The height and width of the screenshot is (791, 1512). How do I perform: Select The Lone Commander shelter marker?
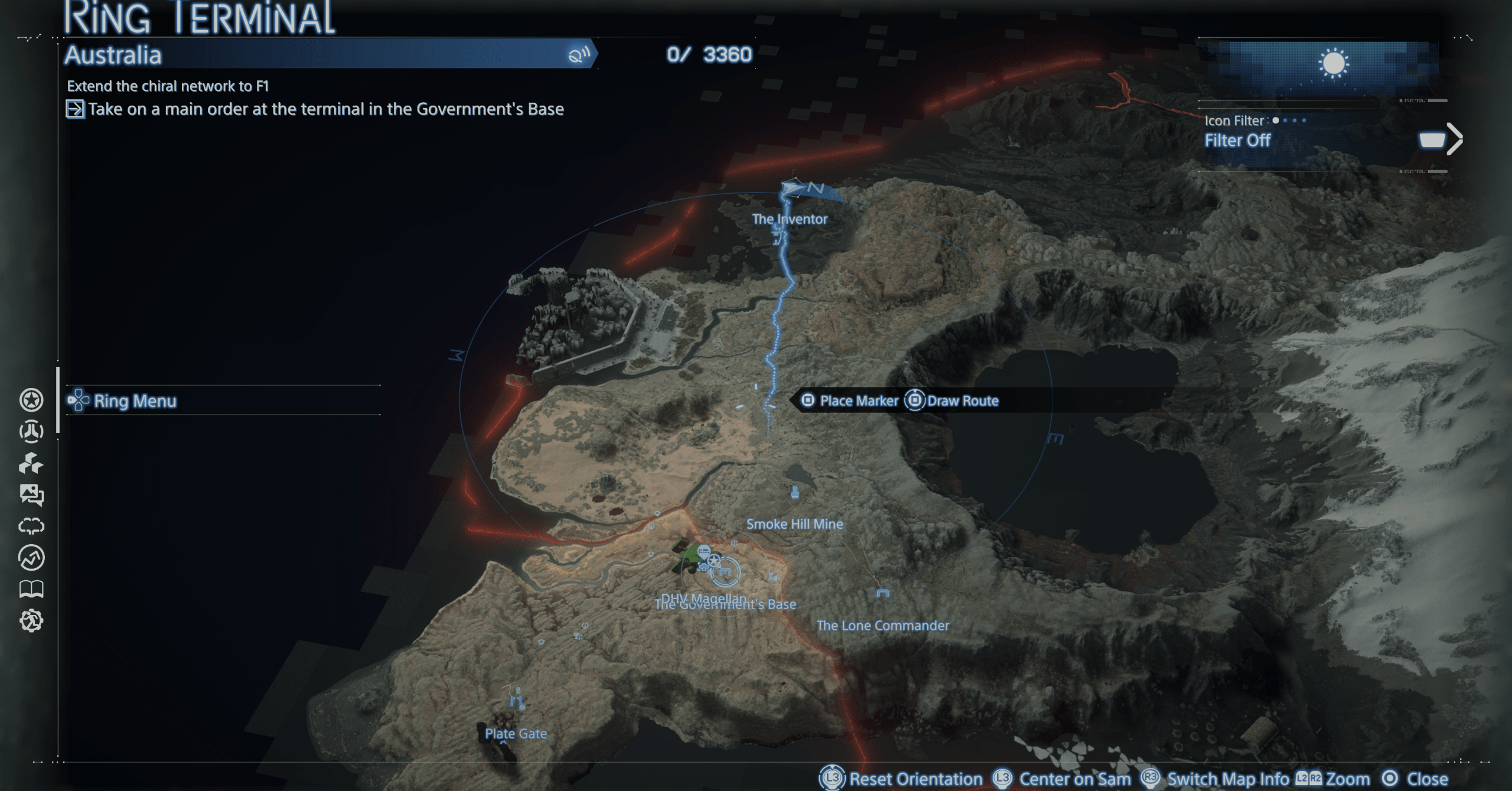tap(882, 594)
